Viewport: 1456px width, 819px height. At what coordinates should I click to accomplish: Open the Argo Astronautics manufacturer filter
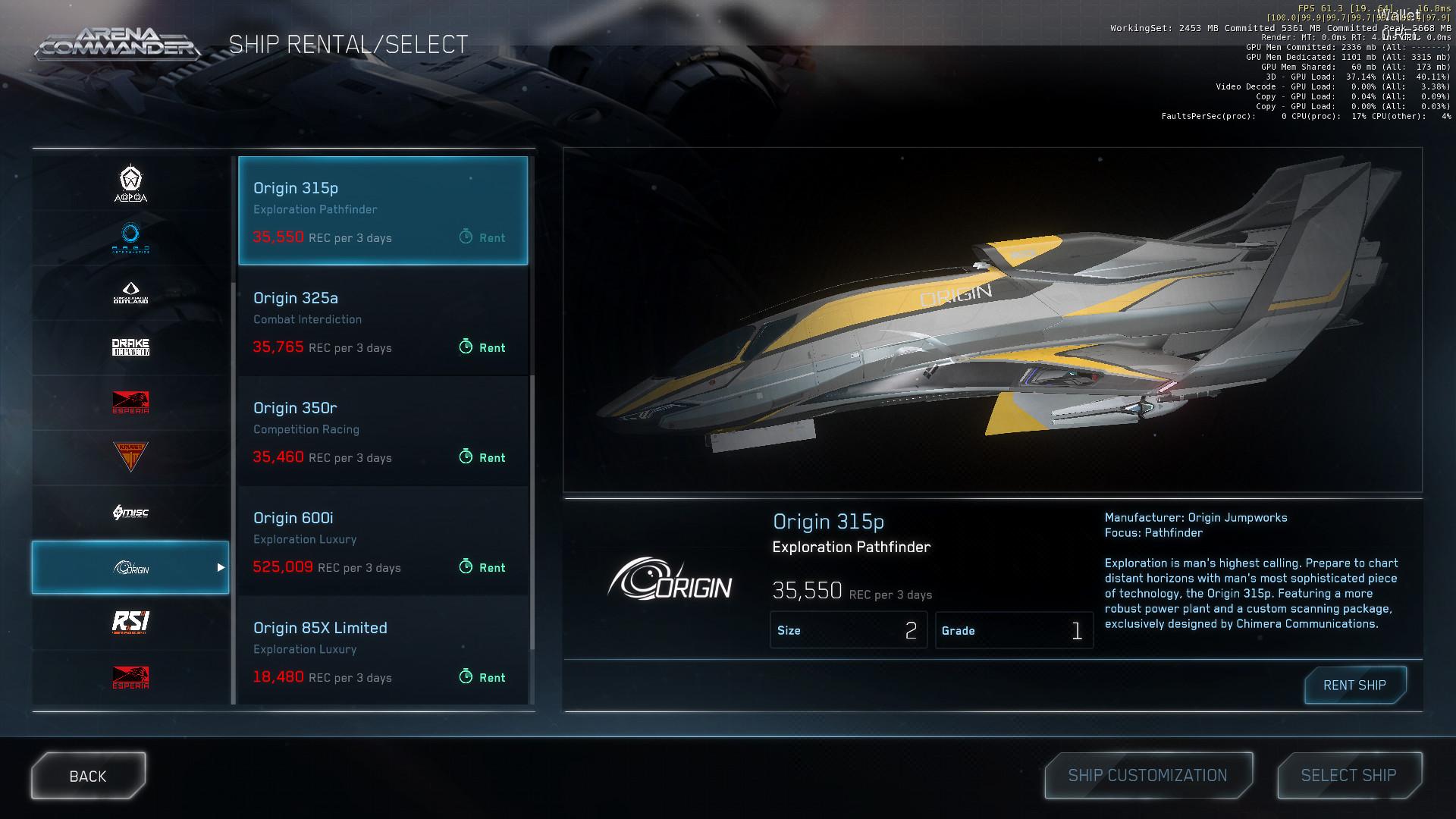tap(130, 237)
